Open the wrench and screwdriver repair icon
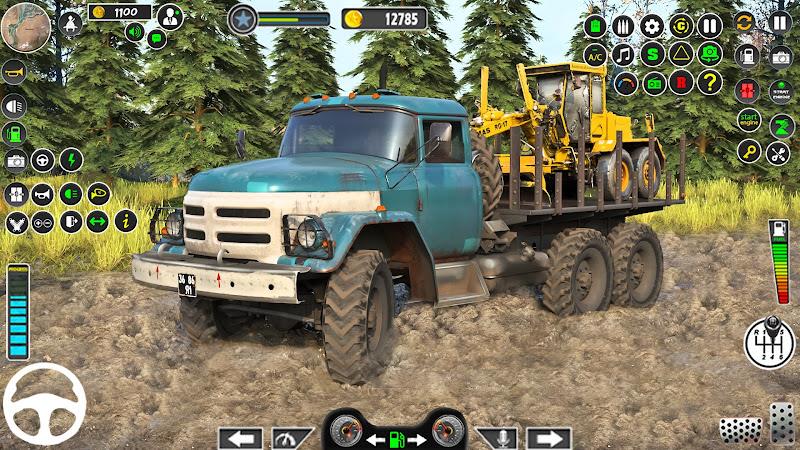Viewport: 800px width, 450px height. [778, 153]
